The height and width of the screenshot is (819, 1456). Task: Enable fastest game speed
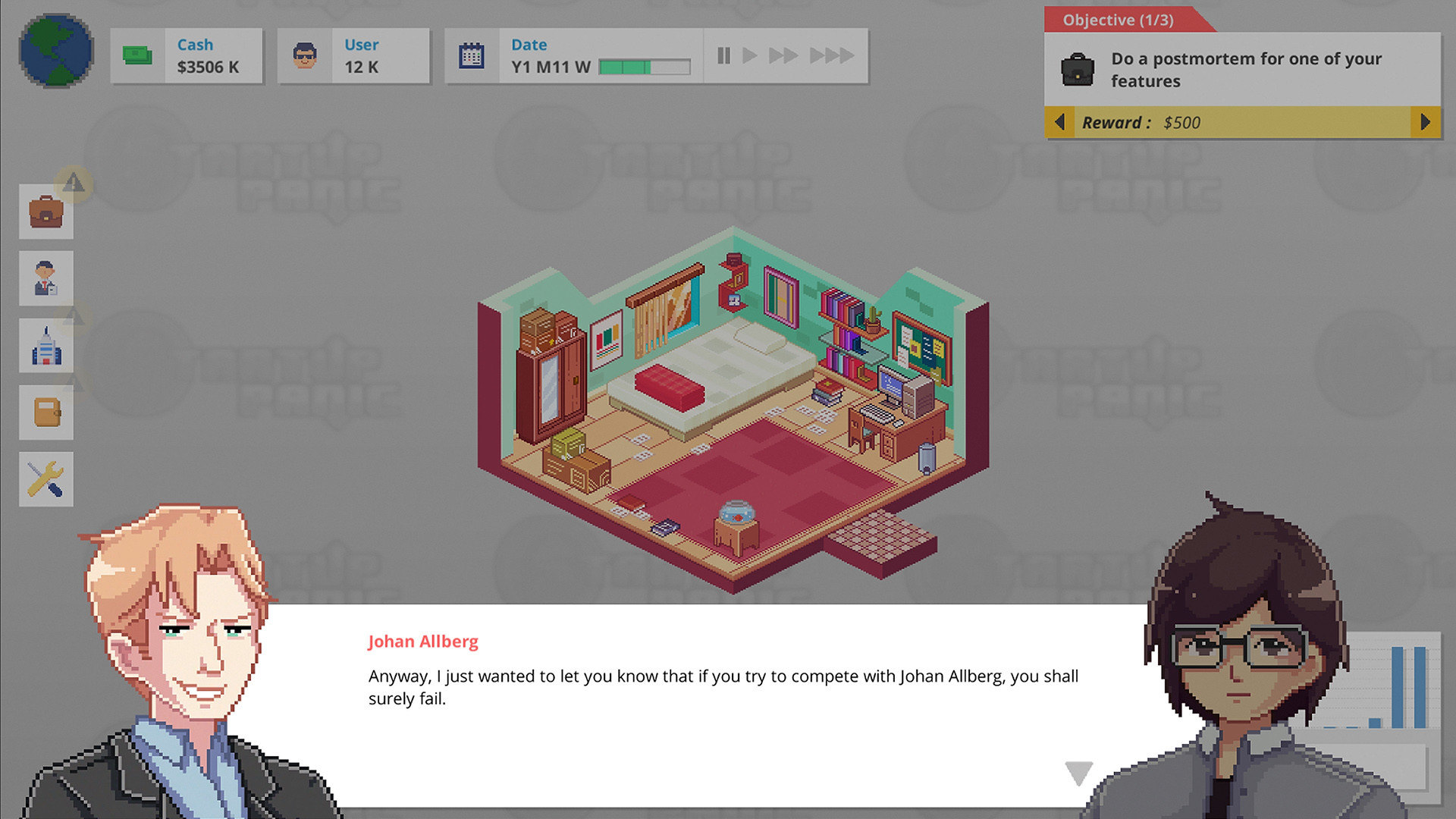pos(833,55)
